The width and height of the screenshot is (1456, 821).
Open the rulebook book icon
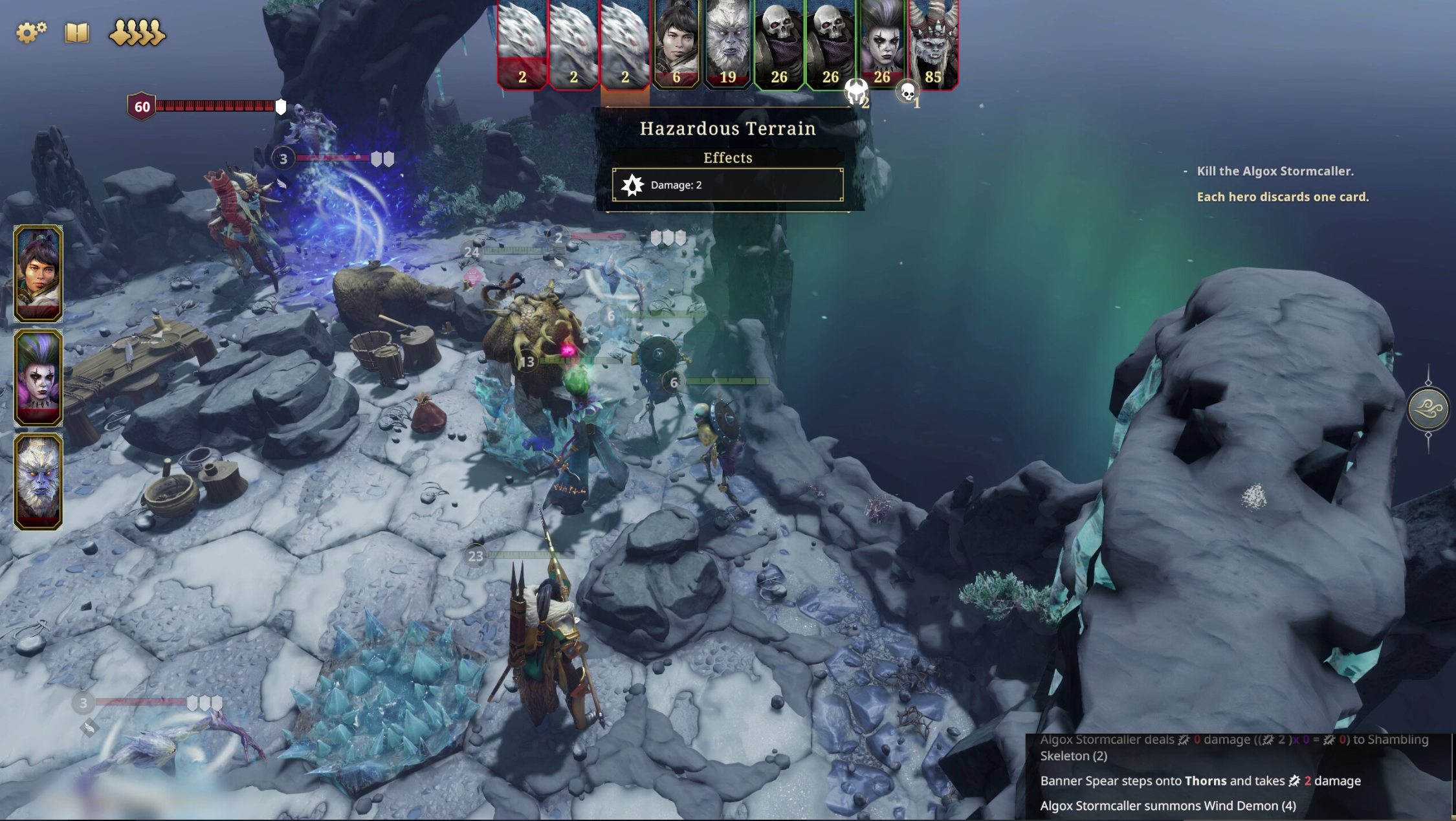click(x=77, y=32)
